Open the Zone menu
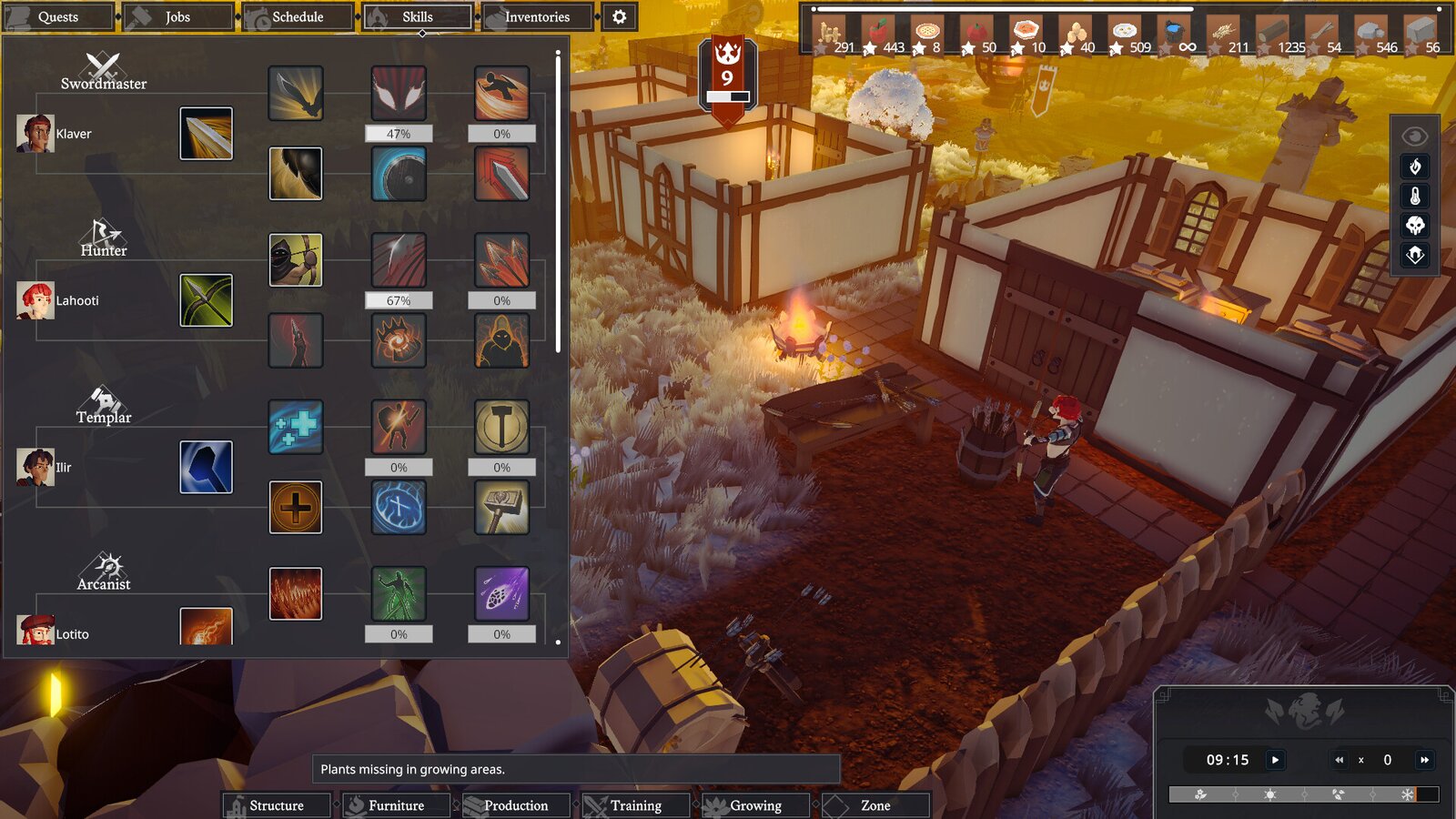Image resolution: width=1456 pixels, height=819 pixels. point(875,805)
